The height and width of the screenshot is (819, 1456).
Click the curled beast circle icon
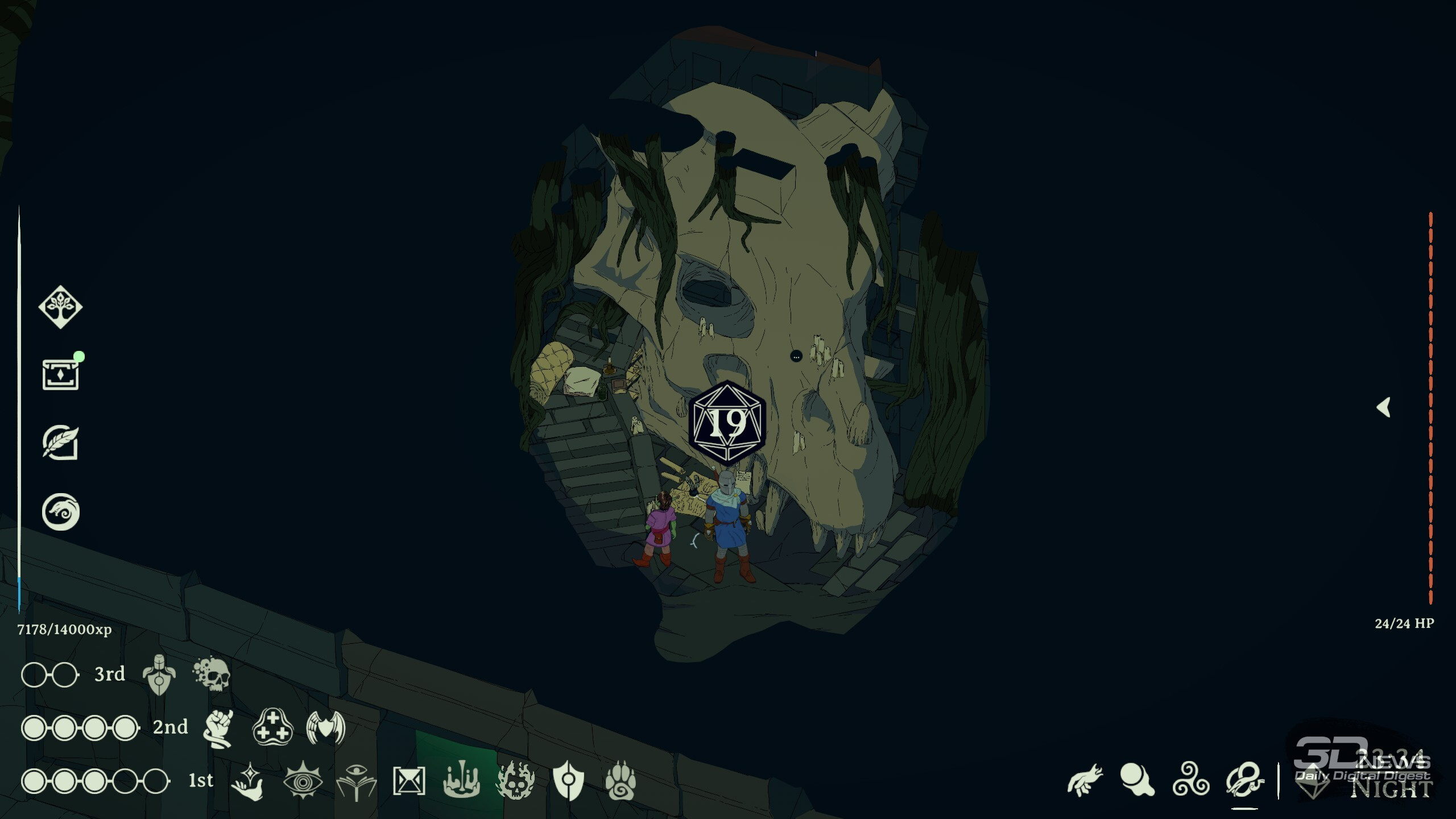pos(60,511)
